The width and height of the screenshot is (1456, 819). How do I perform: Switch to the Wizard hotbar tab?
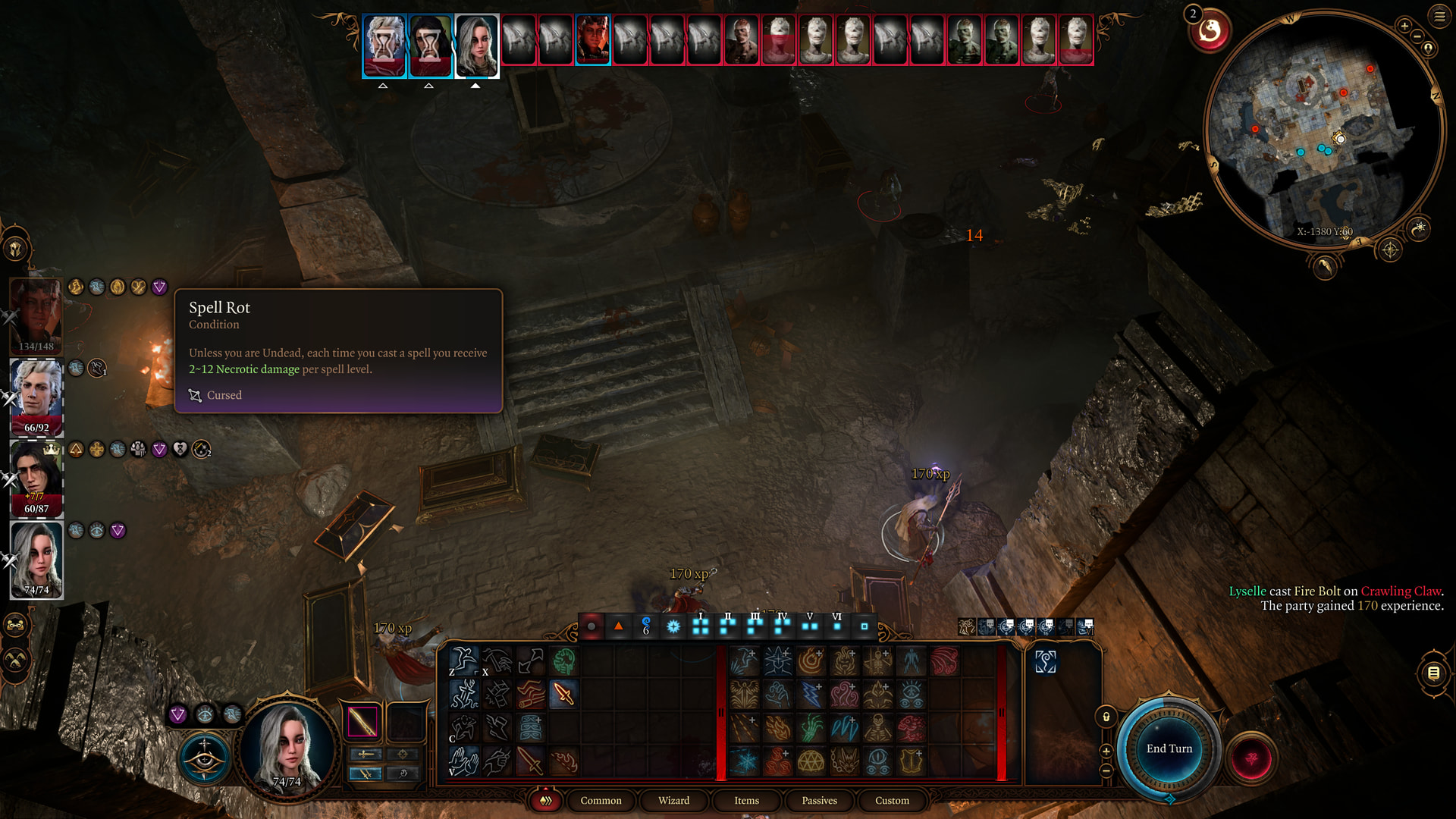(x=673, y=800)
